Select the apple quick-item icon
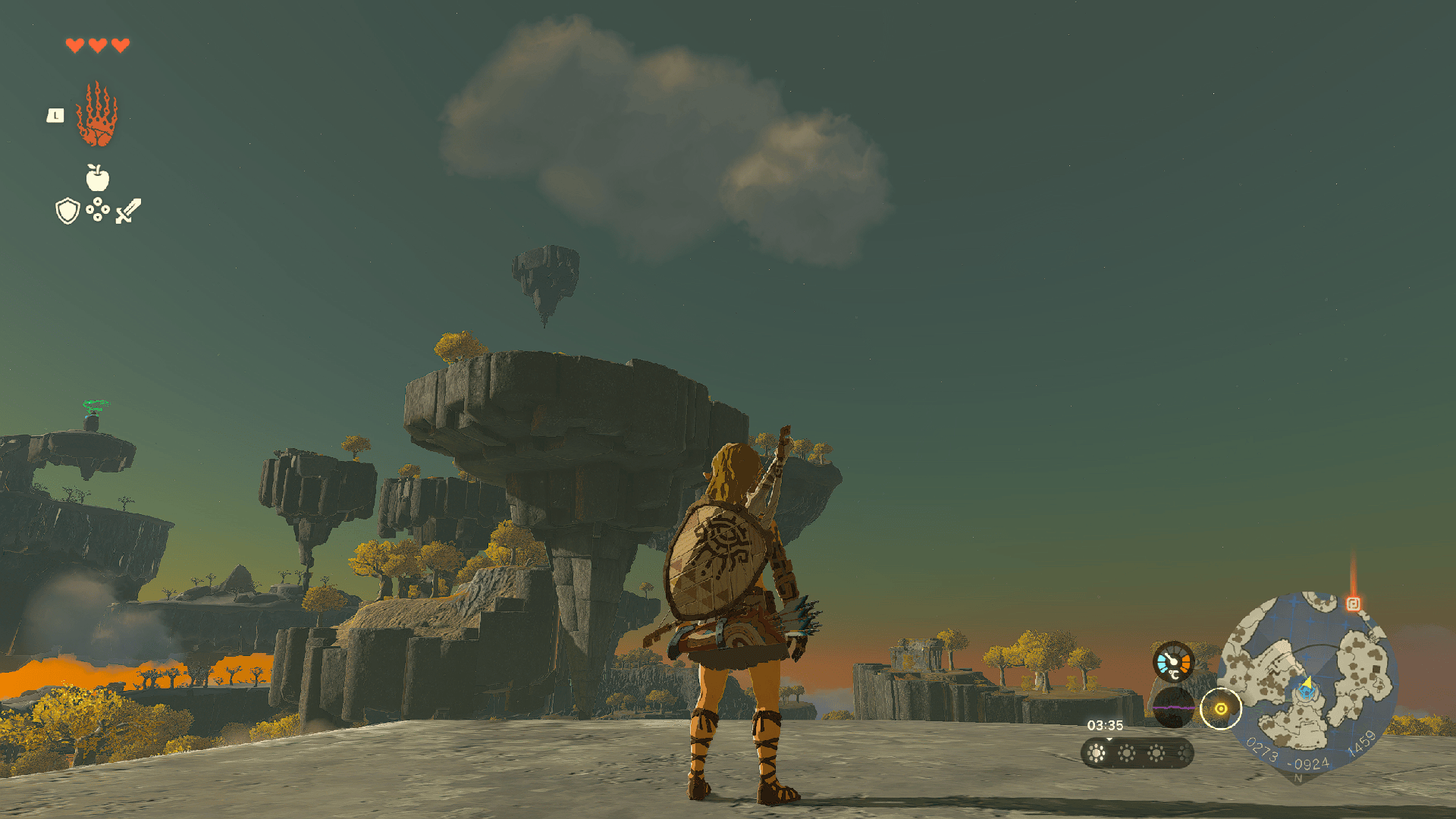 (x=97, y=178)
